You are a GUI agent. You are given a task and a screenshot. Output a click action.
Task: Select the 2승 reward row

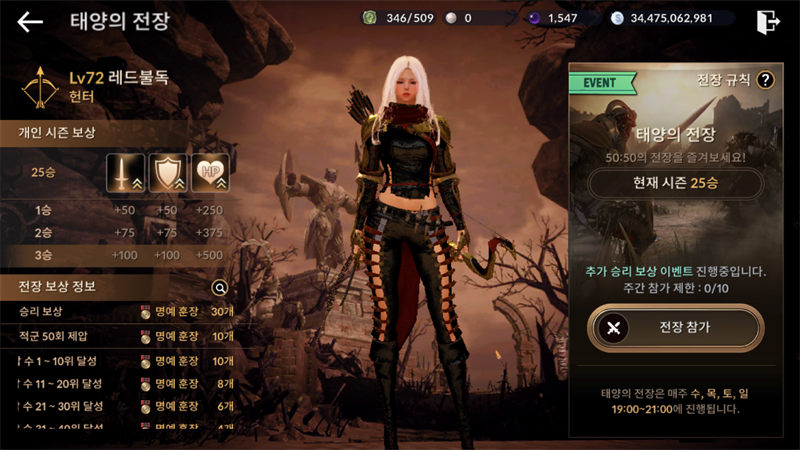coord(120,233)
